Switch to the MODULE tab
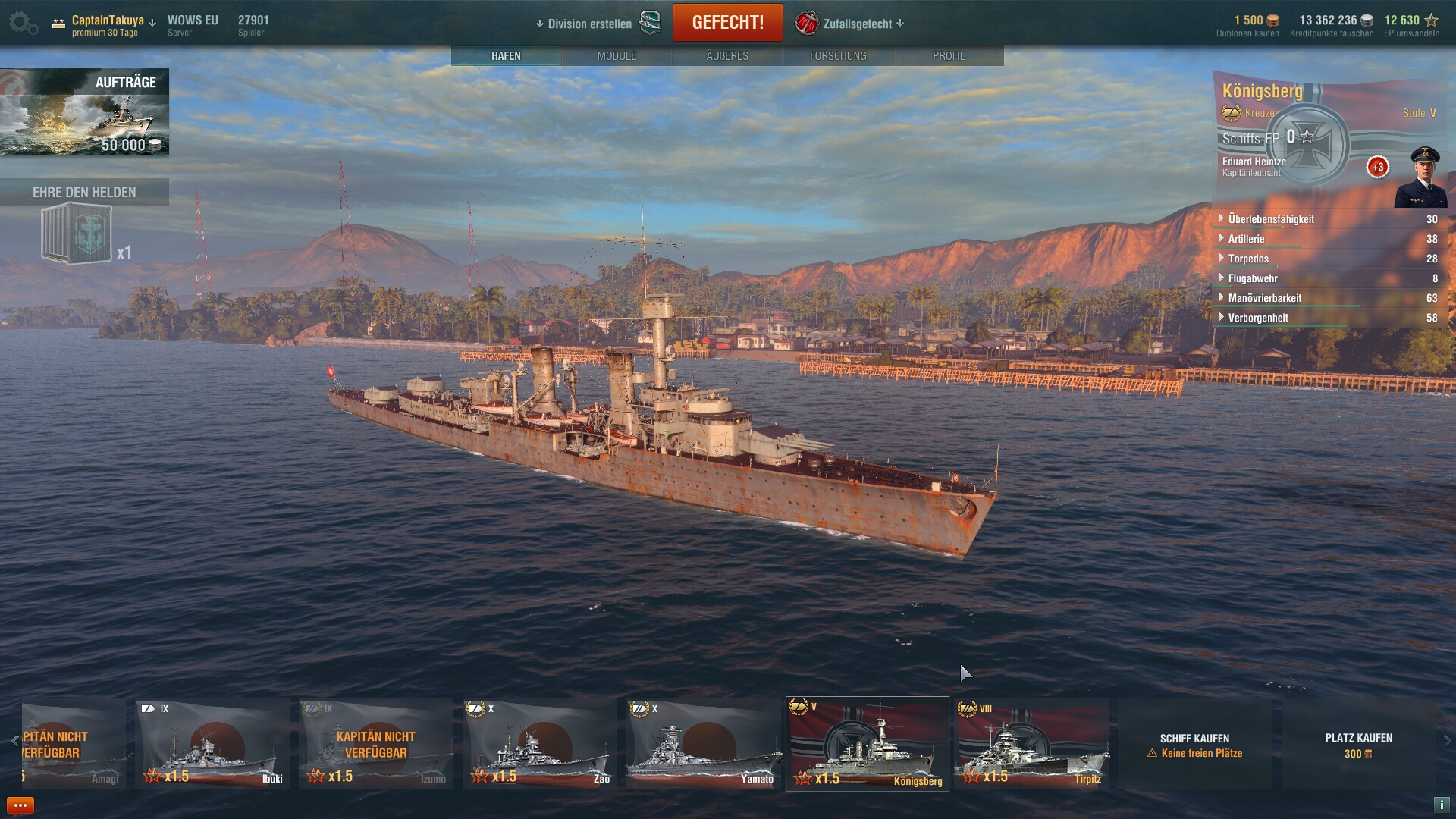 pyautogui.click(x=617, y=56)
